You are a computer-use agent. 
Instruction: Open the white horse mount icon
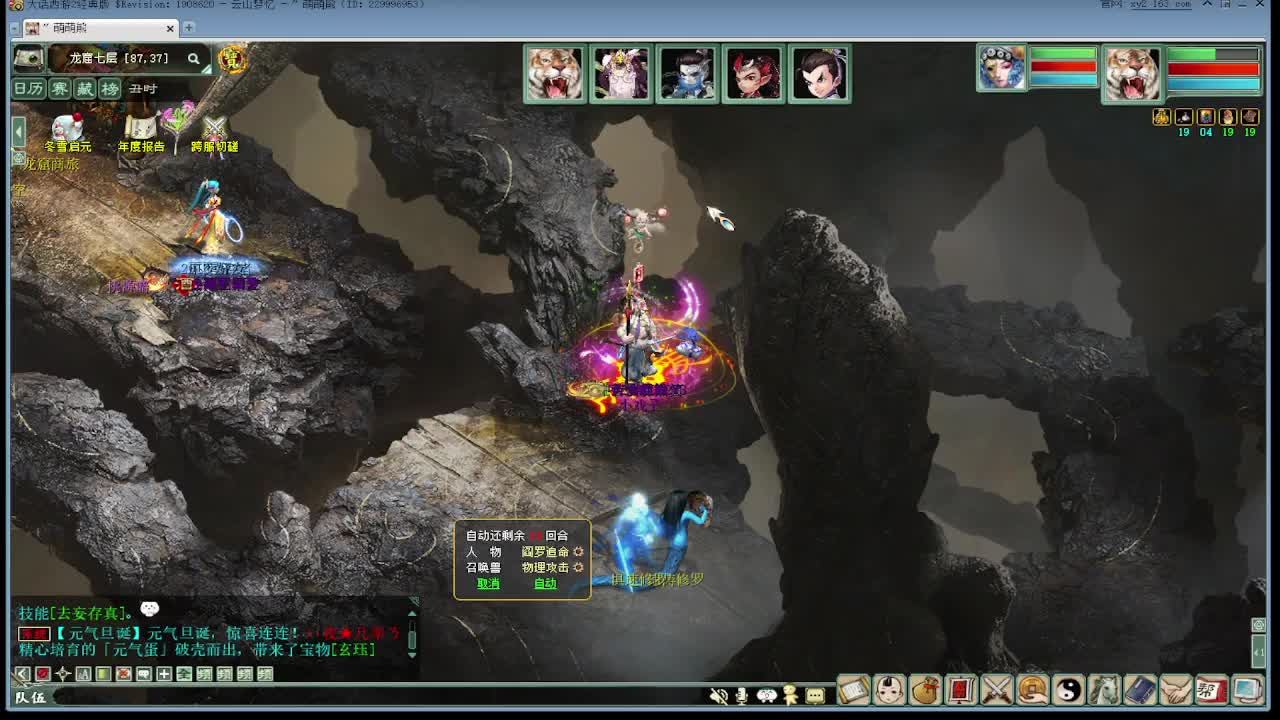(1104, 689)
